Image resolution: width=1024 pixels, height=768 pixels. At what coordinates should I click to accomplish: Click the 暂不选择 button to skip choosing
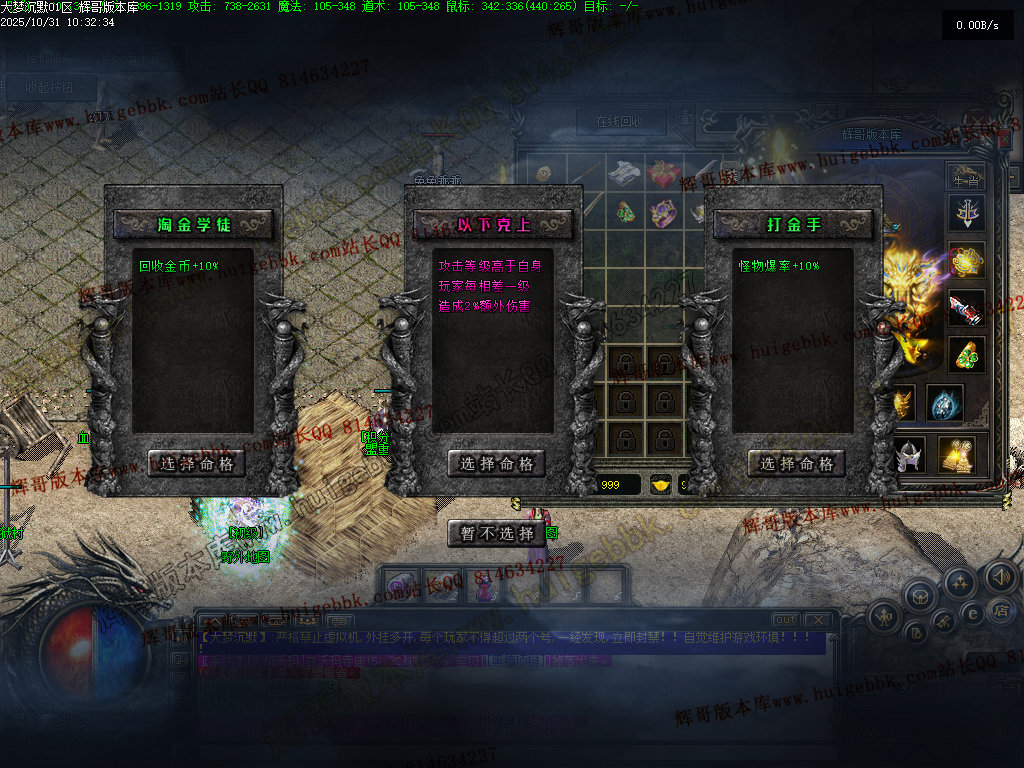pyautogui.click(x=497, y=533)
